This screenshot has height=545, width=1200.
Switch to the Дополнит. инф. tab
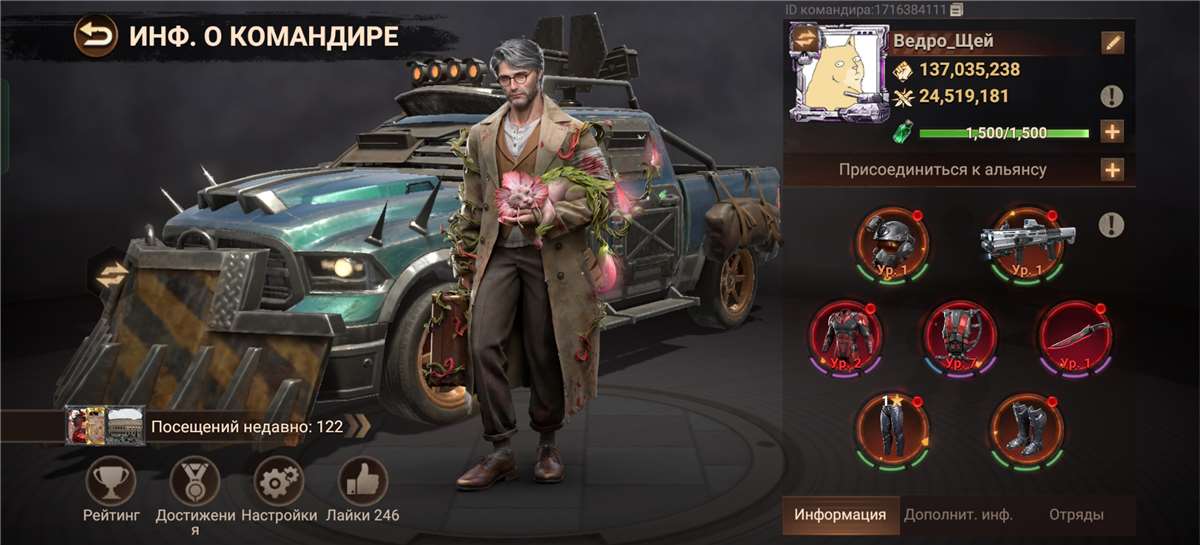(x=958, y=515)
